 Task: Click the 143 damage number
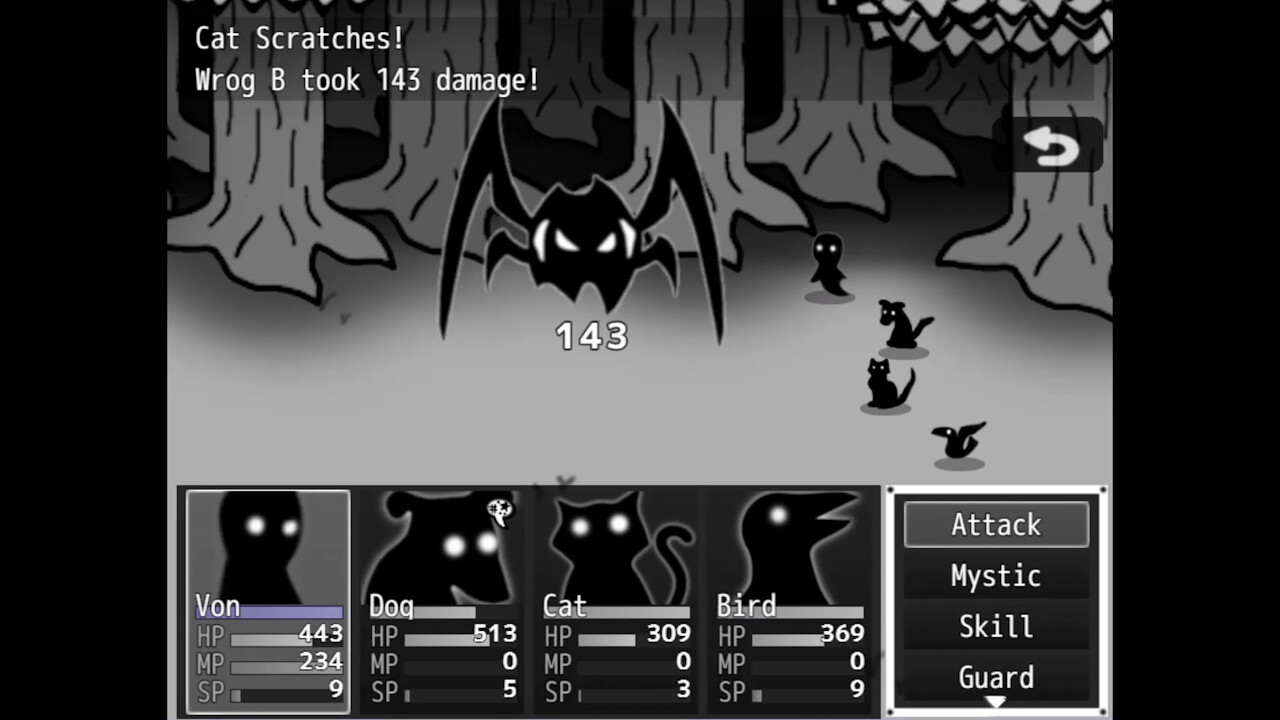(588, 337)
